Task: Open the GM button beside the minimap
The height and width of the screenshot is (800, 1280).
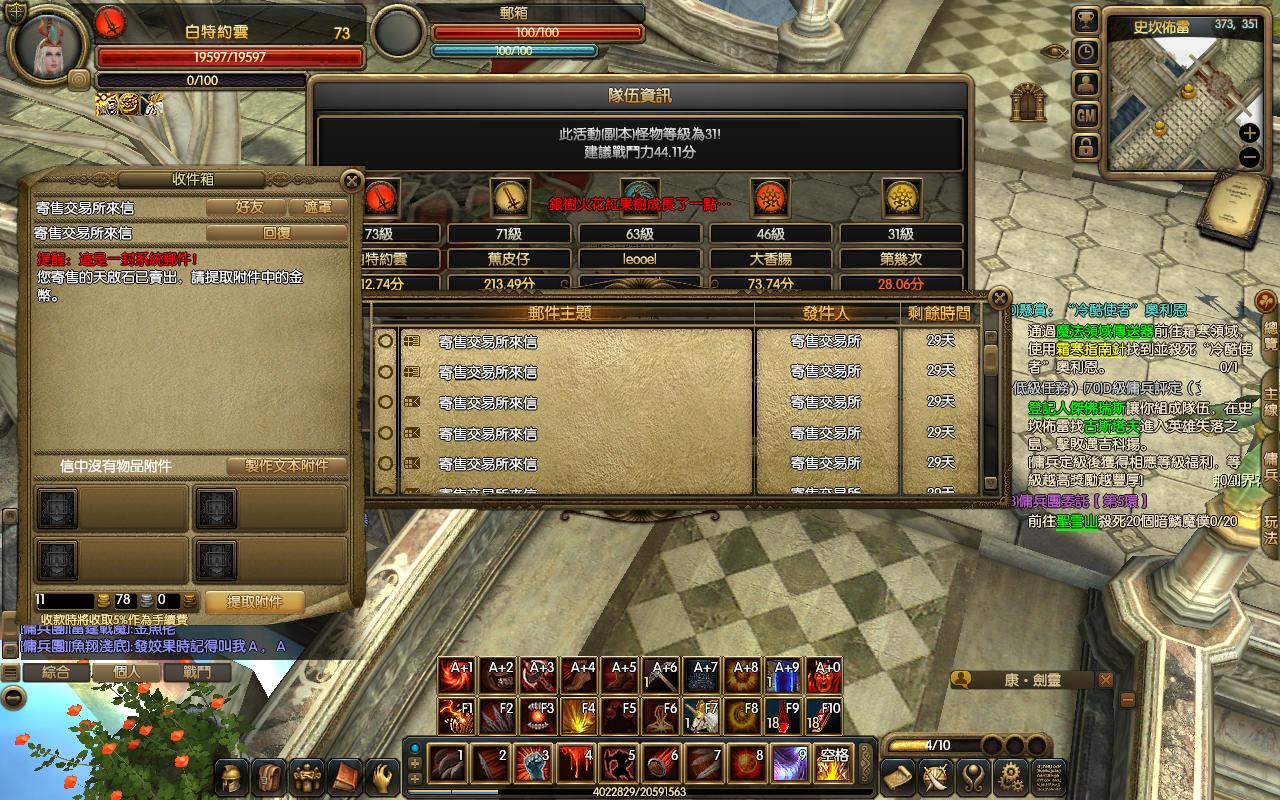Action: click(1086, 116)
